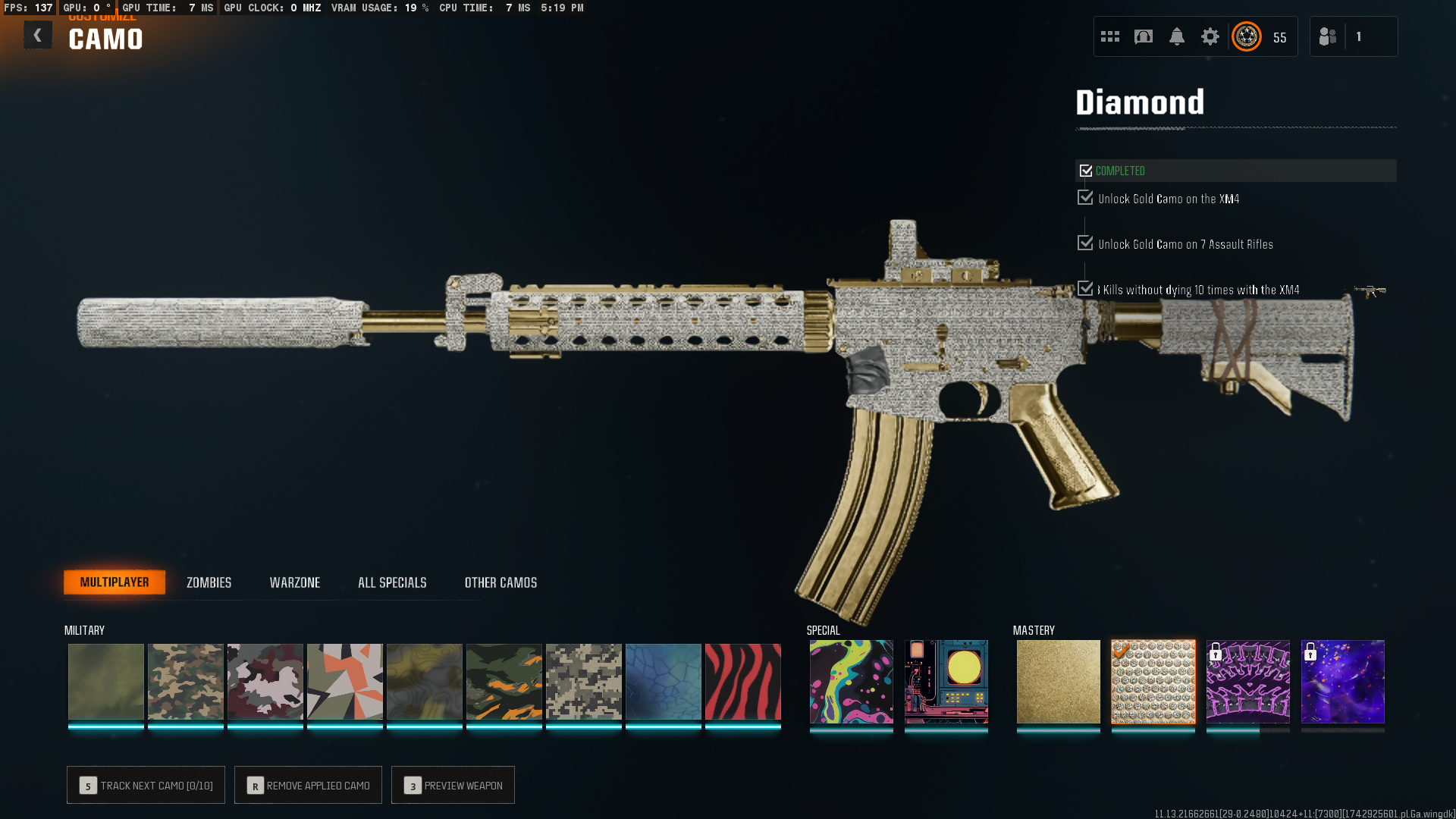Open notifications with the bell icon
This screenshot has width=1456, height=819.
click(x=1176, y=36)
